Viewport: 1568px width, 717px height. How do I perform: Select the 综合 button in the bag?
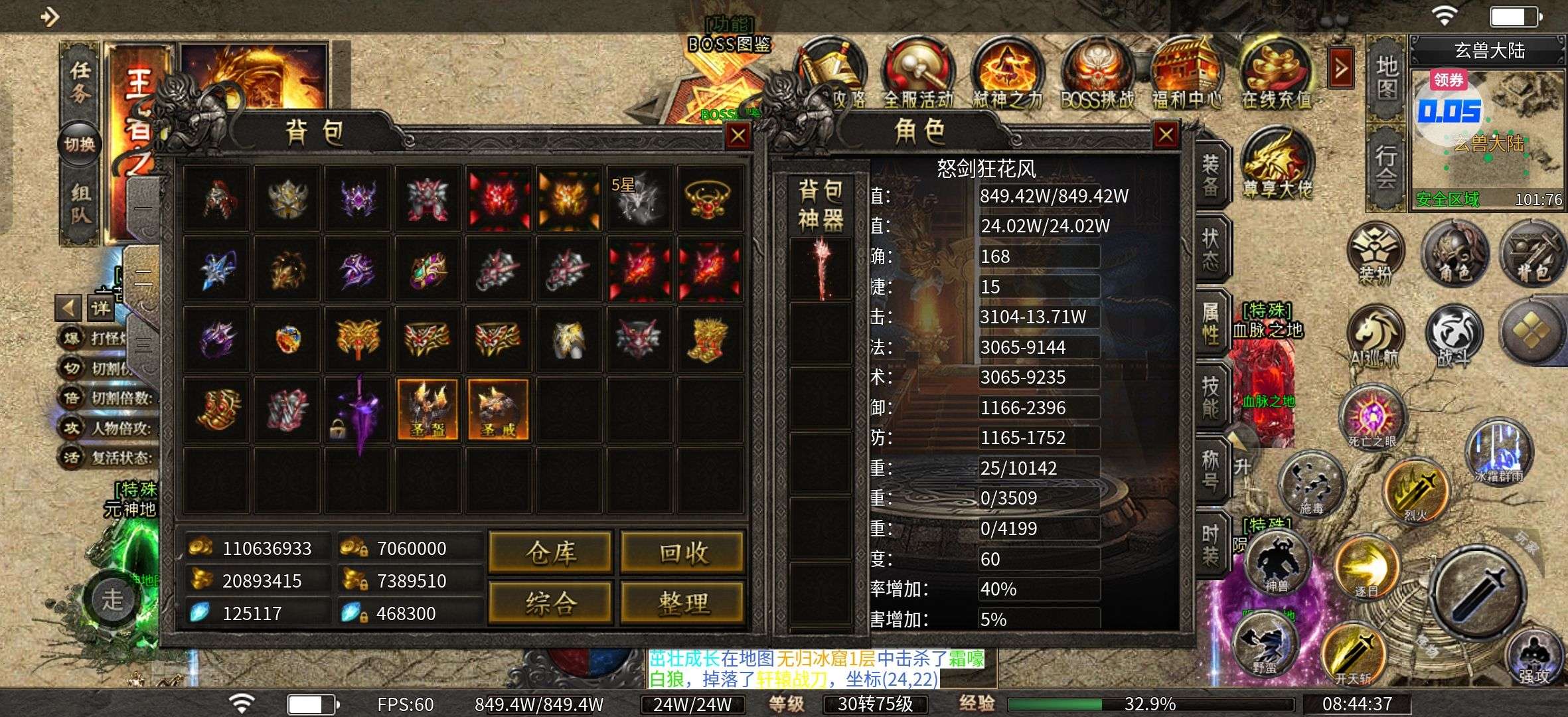[x=550, y=603]
